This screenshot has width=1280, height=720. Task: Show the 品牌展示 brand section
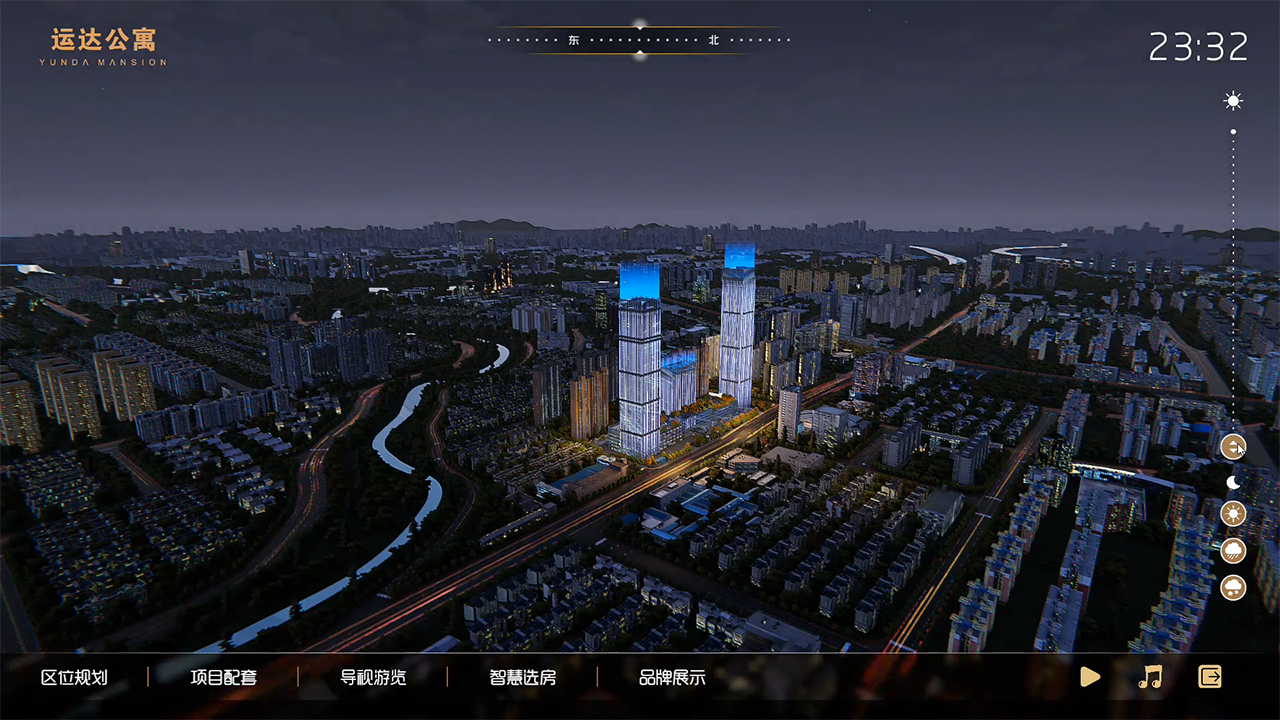coord(672,677)
